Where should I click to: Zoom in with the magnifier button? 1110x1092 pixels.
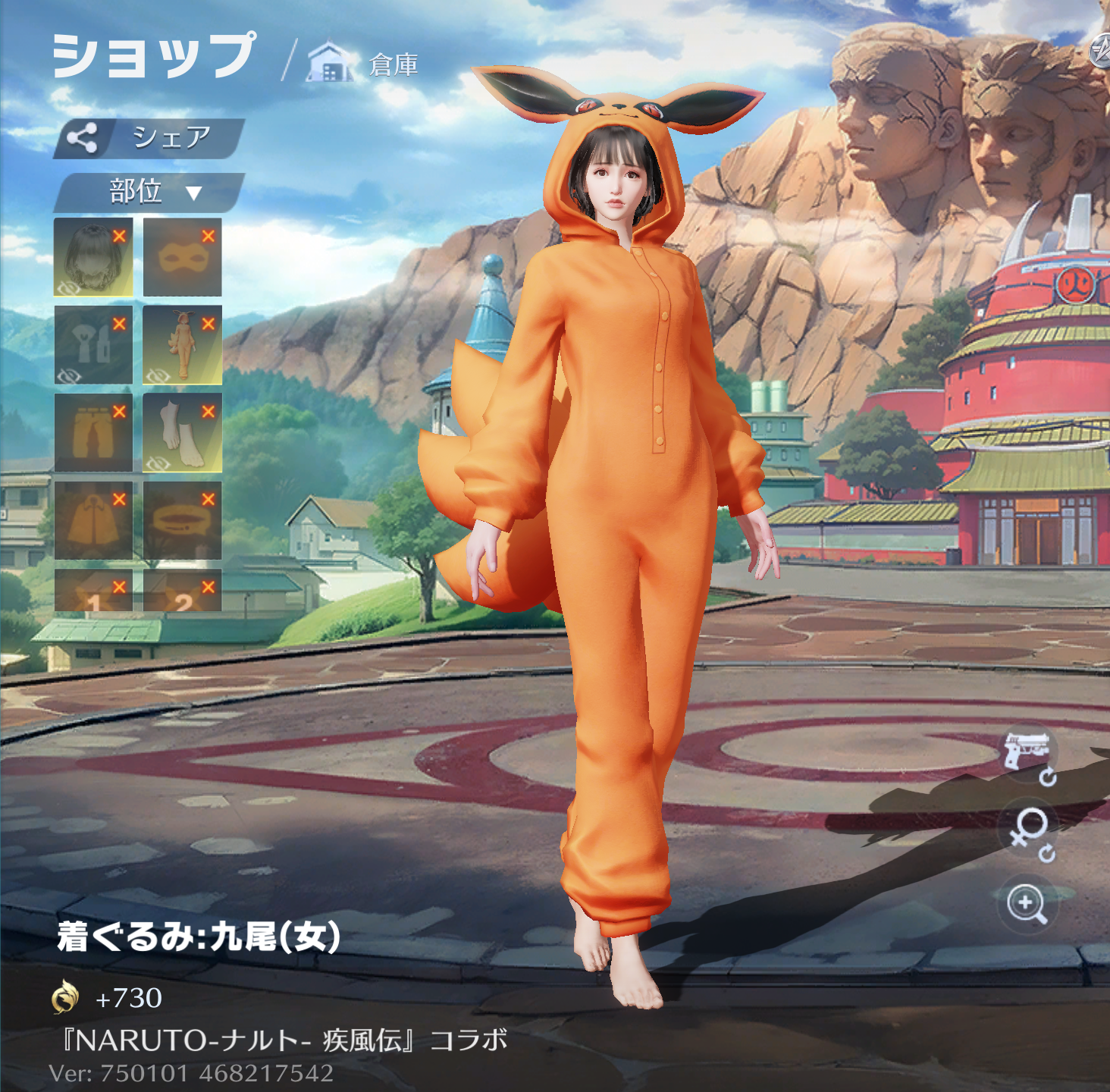(x=1027, y=903)
